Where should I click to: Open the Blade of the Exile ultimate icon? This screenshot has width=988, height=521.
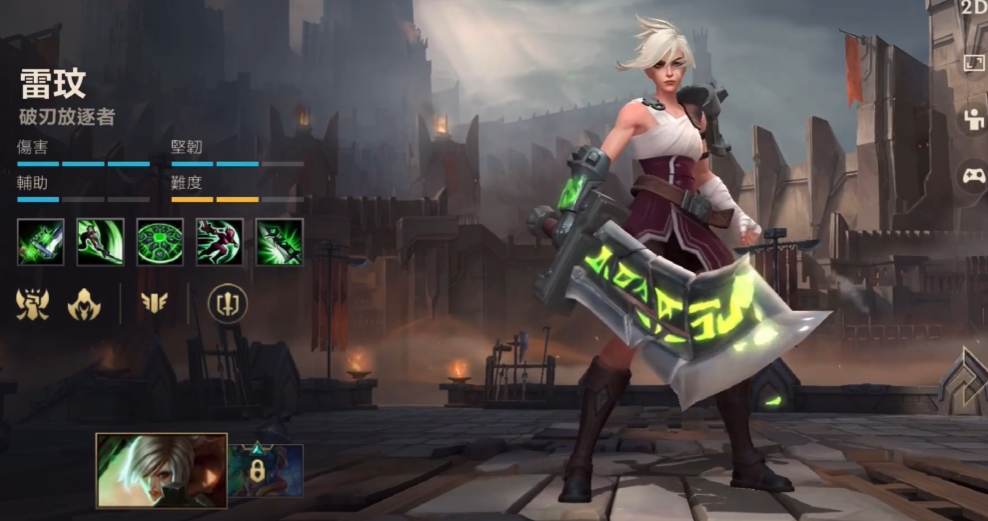pyautogui.click(x=279, y=242)
